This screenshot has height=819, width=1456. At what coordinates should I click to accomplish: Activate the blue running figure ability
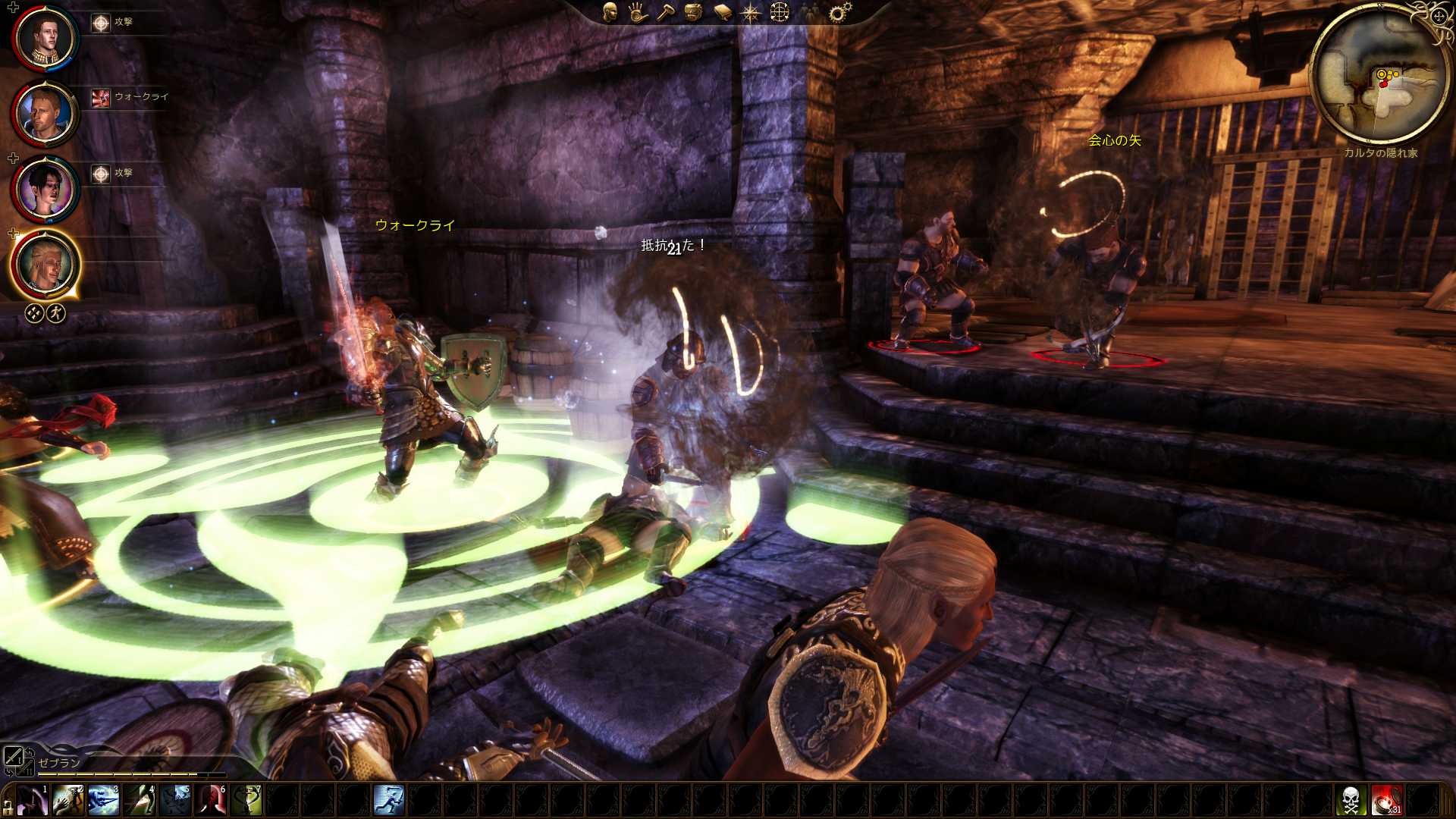pyautogui.click(x=389, y=801)
